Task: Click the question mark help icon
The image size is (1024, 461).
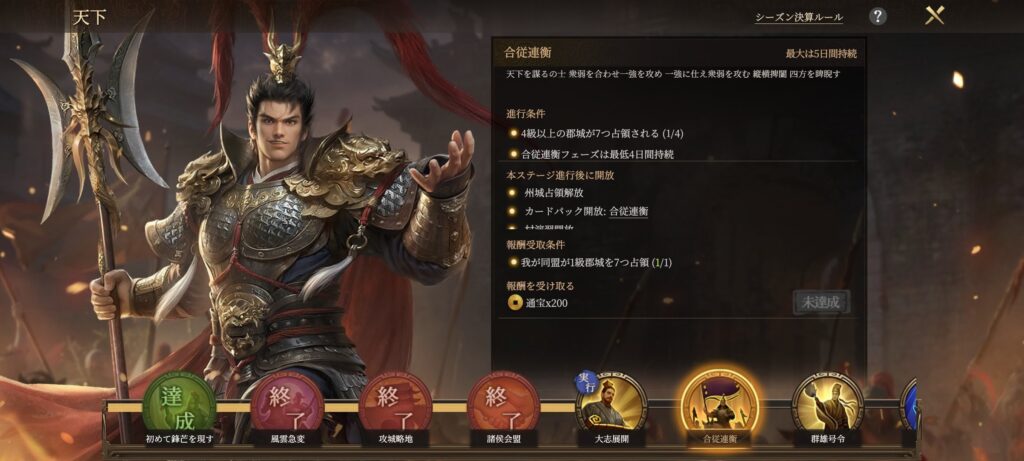Action: (877, 16)
